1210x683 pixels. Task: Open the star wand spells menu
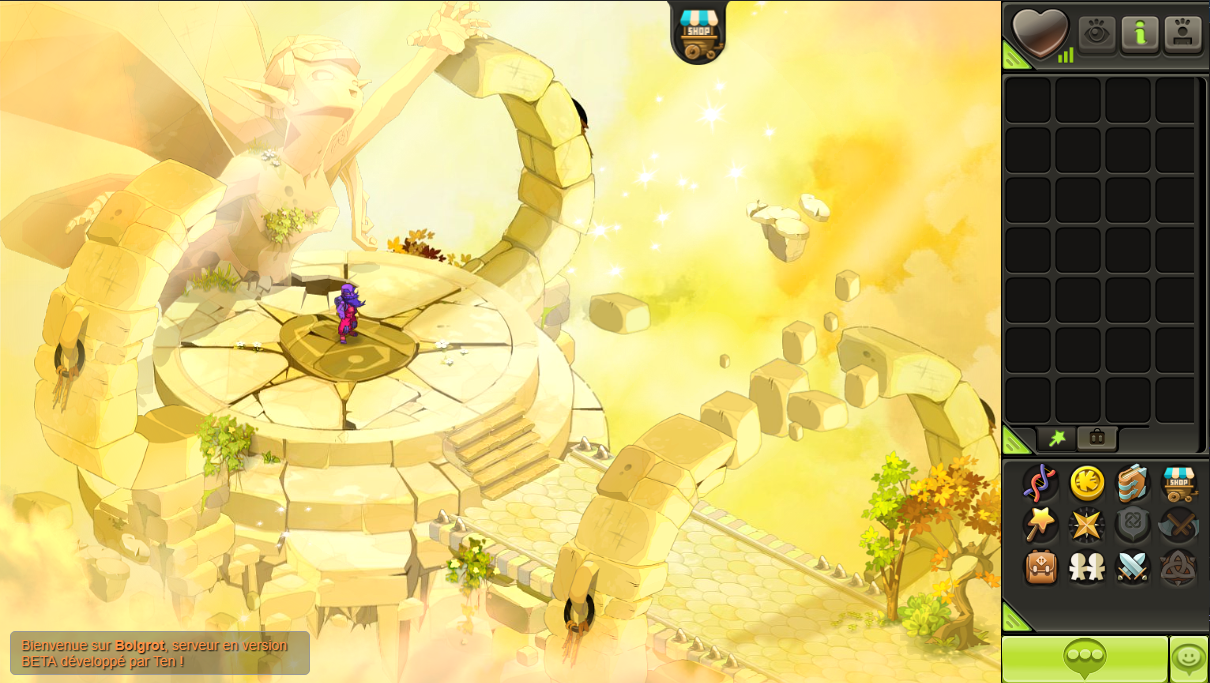pos(1040,524)
